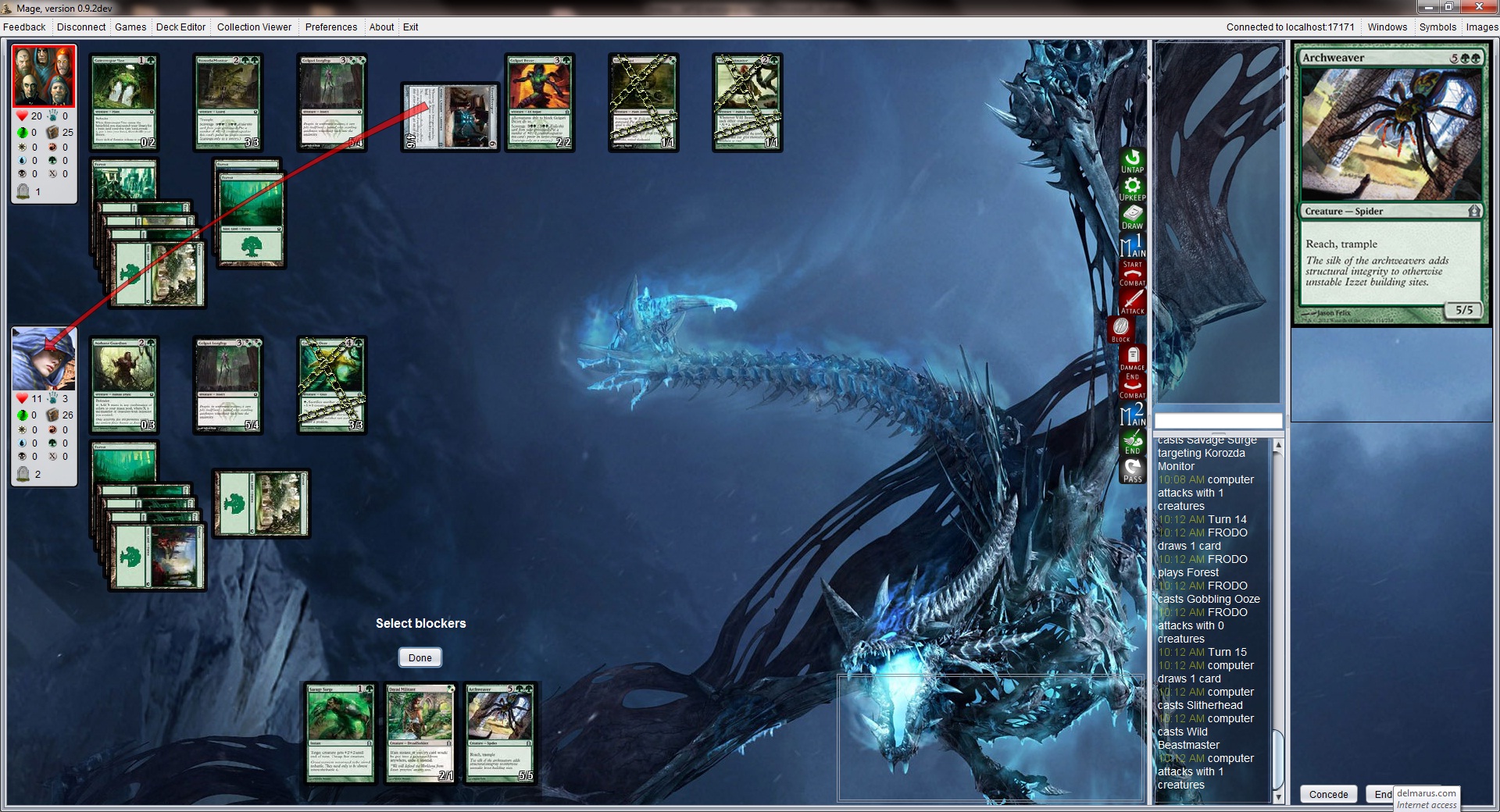This screenshot has width=1500, height=812.
Task: Focus the chat message input box
Action: click(x=1218, y=421)
